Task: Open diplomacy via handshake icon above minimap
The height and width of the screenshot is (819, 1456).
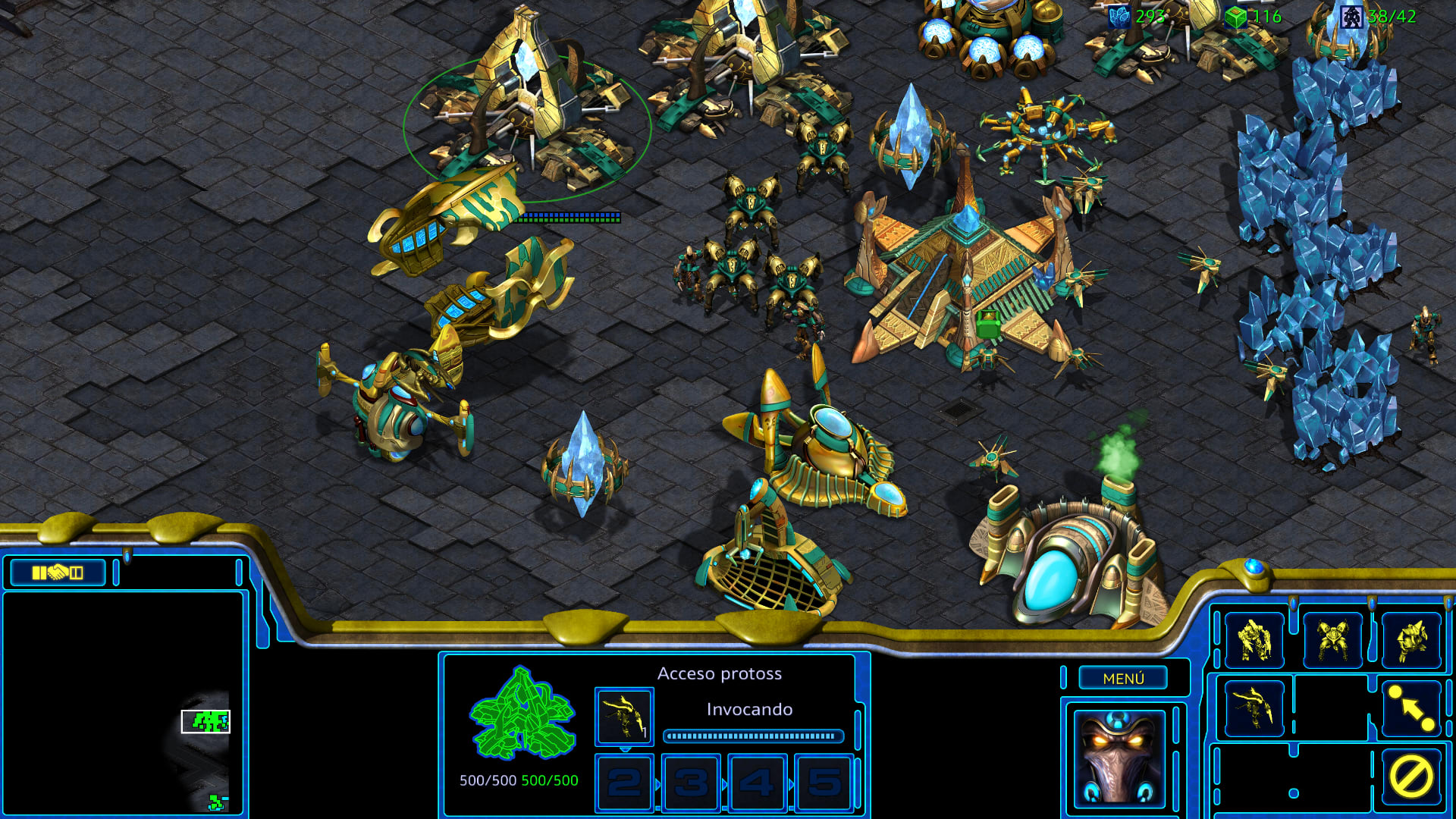Action: pyautogui.click(x=55, y=573)
